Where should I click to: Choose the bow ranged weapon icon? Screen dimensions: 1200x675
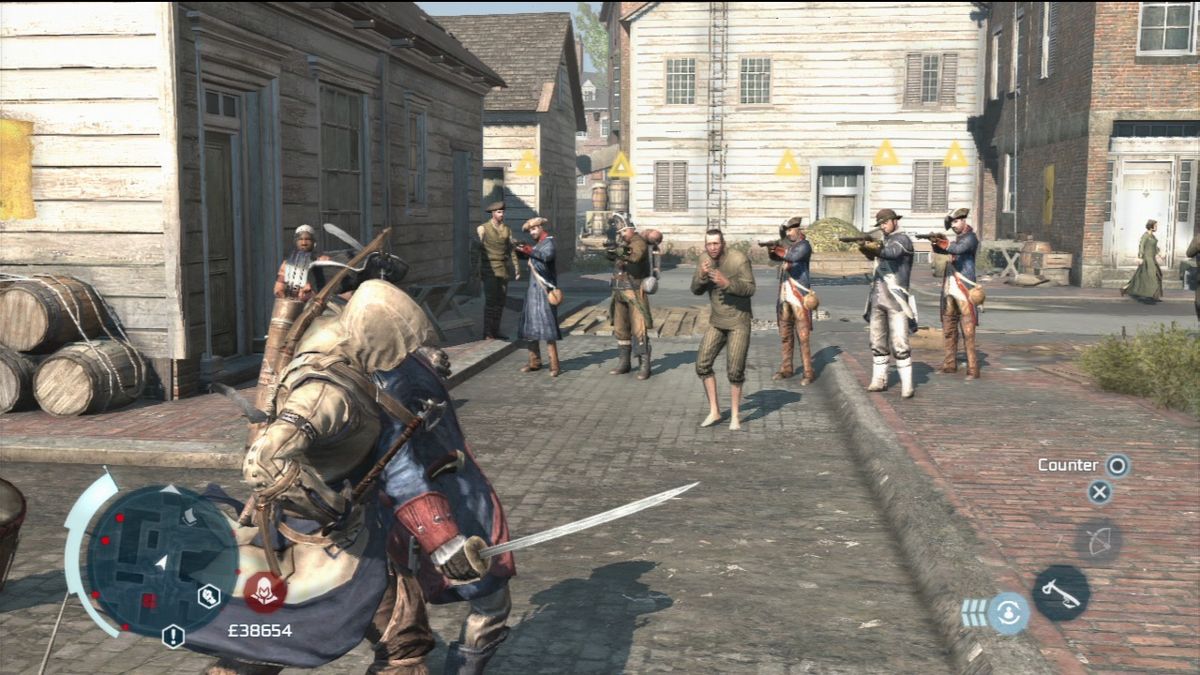pyautogui.click(x=1098, y=541)
